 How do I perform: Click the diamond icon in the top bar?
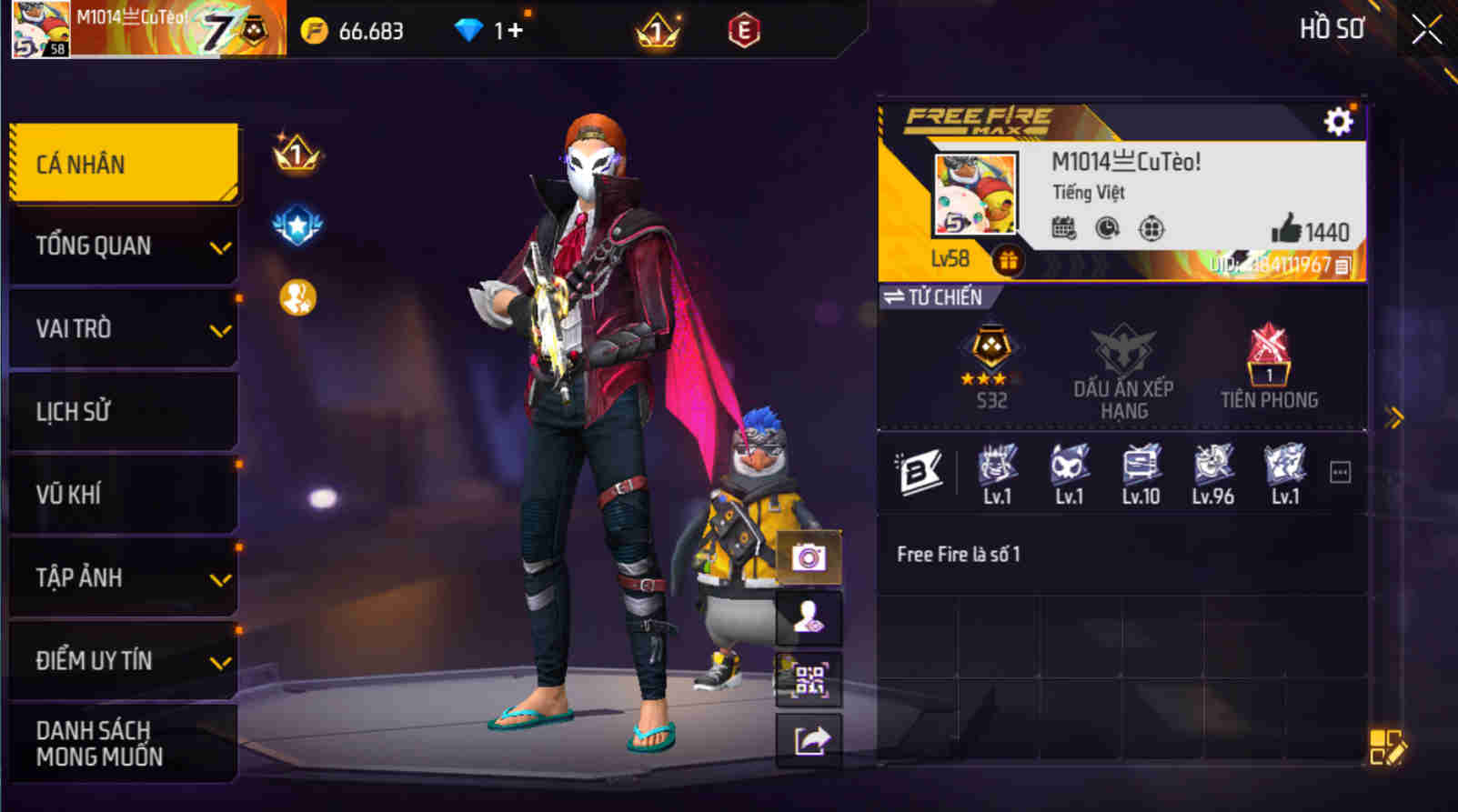pos(469,28)
